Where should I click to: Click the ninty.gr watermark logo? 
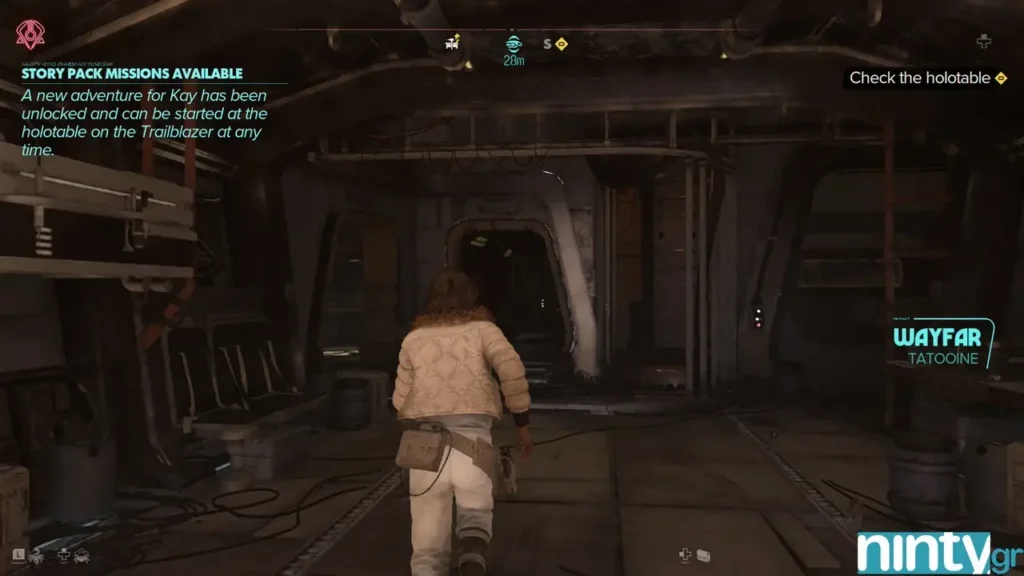pyautogui.click(x=937, y=552)
